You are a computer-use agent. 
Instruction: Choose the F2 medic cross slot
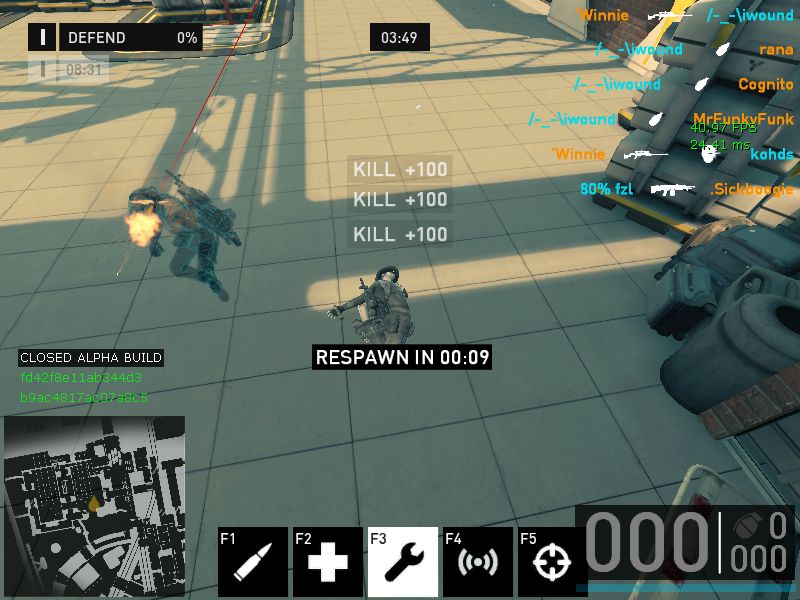328,562
